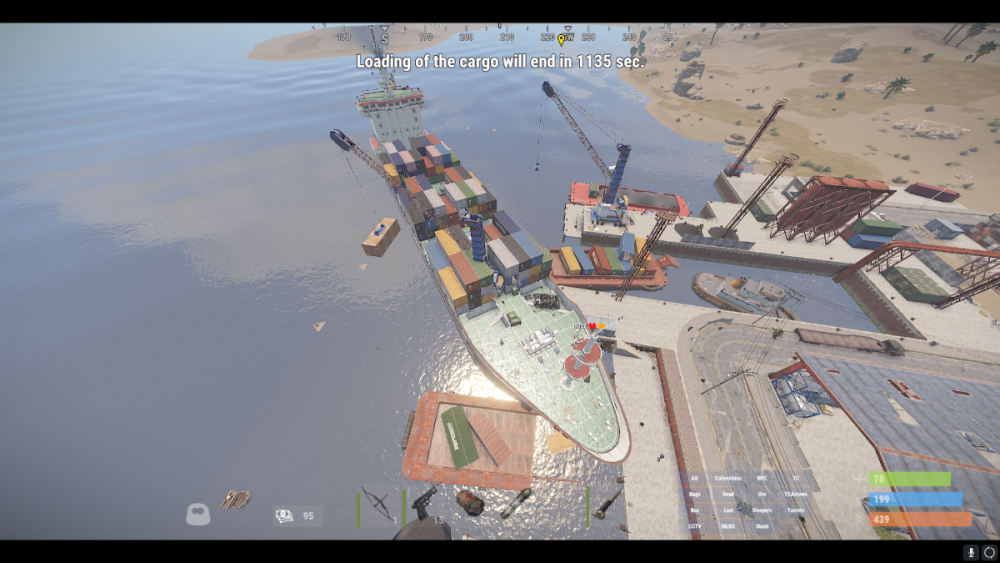Enable the NPC filter
This screenshot has width=1000, height=563.
click(762, 478)
